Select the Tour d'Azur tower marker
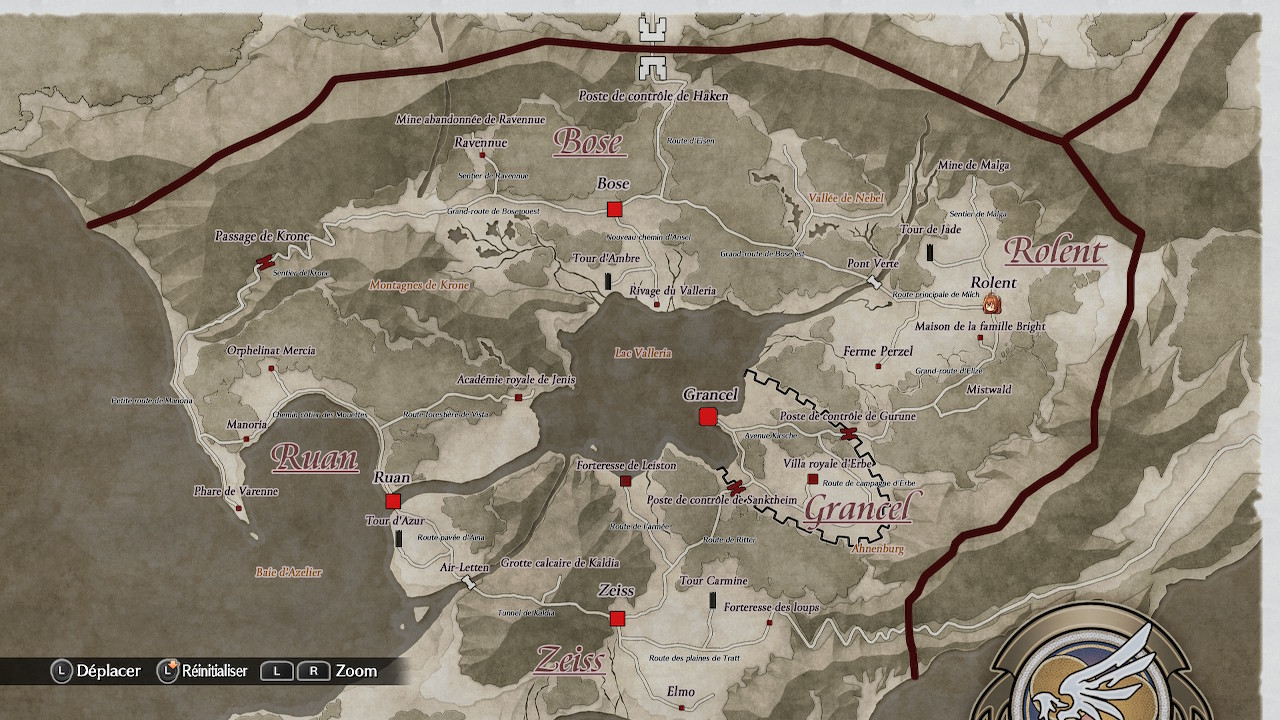Viewport: 1280px width, 720px height. point(399,539)
